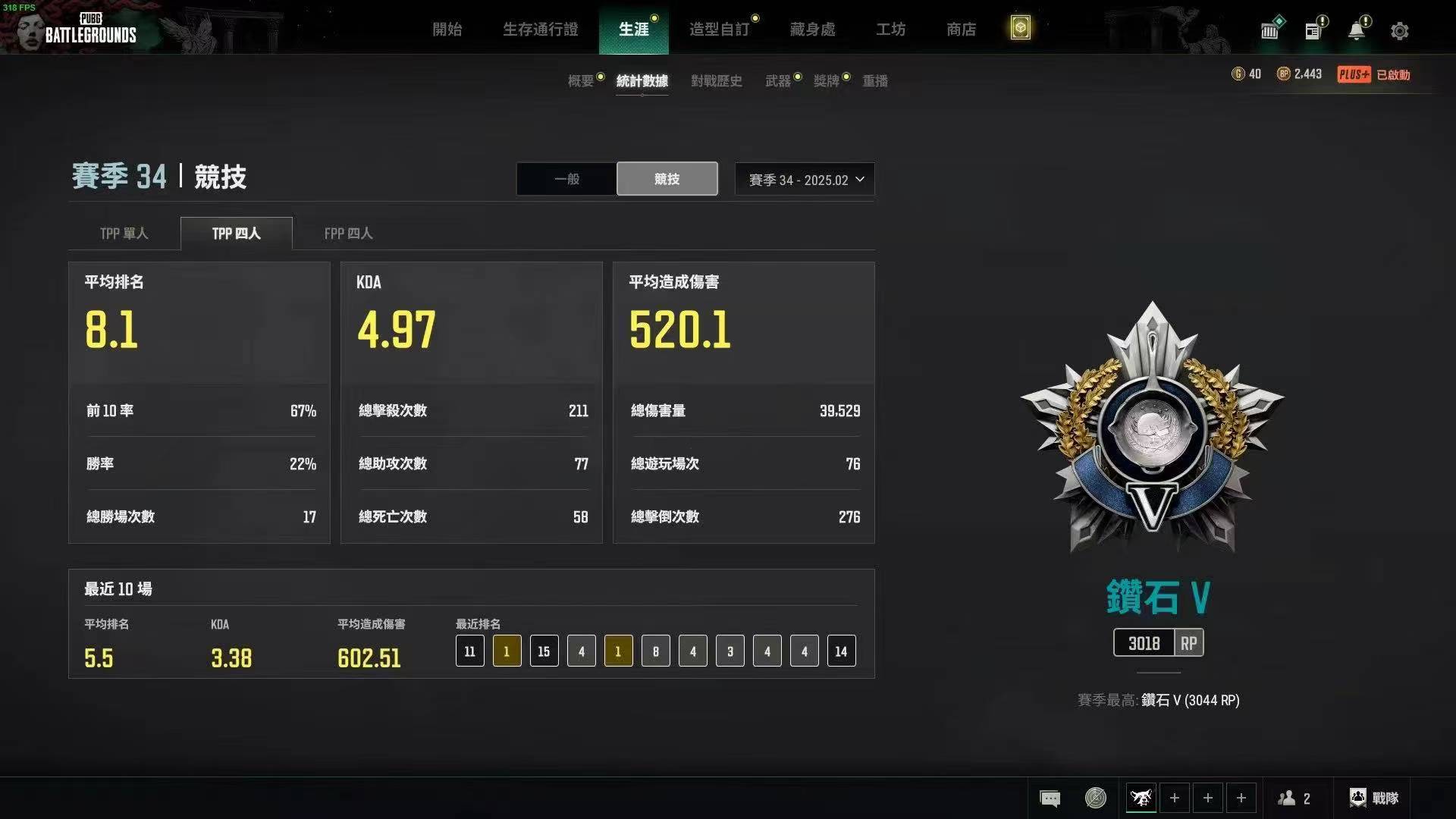This screenshot has height=819, width=1456.
Task: Open the 商店 store
Action: point(961,30)
